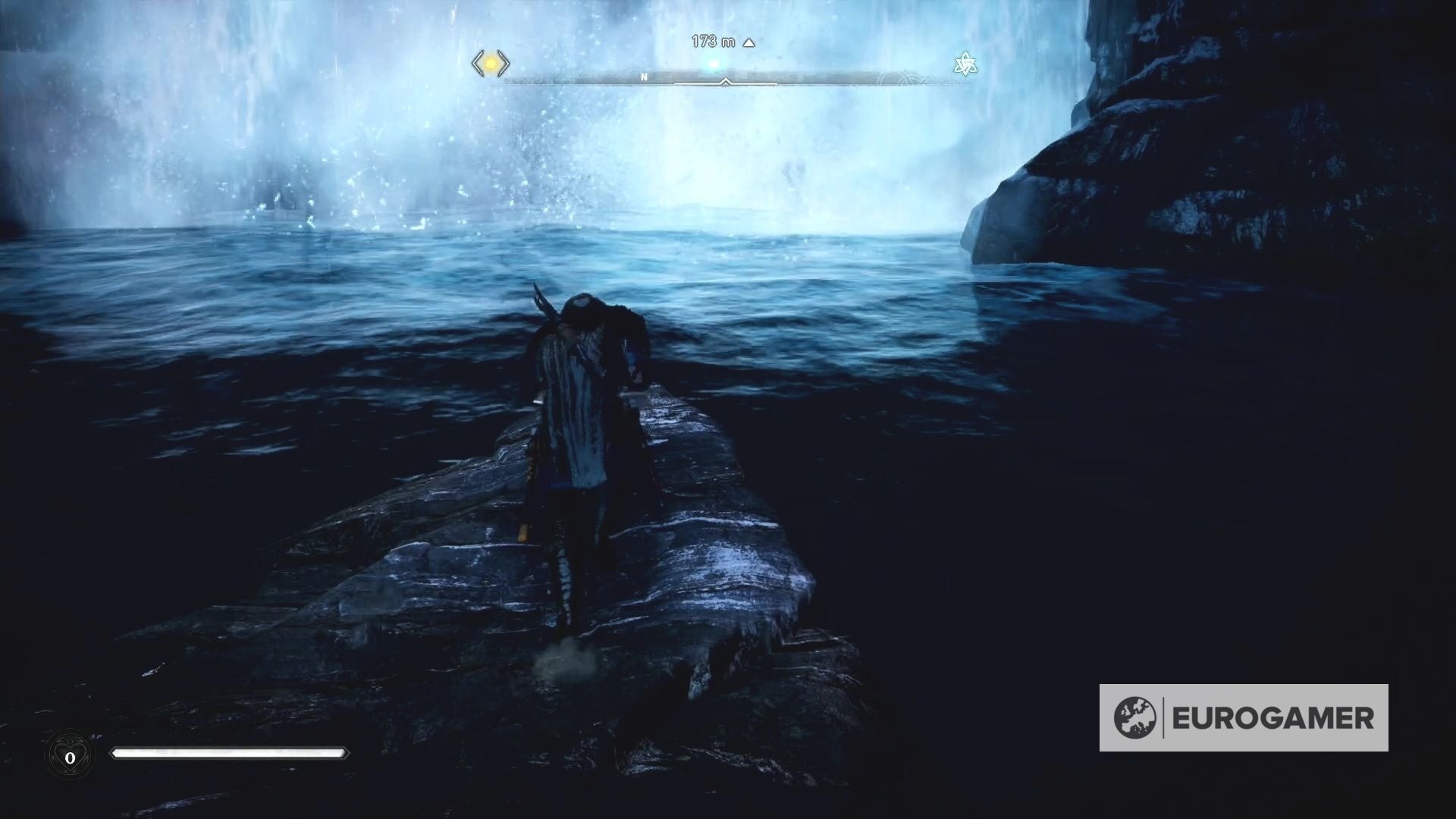Toggle the North marker on the compass
Image resolution: width=1456 pixels, height=819 pixels.
pos(644,76)
